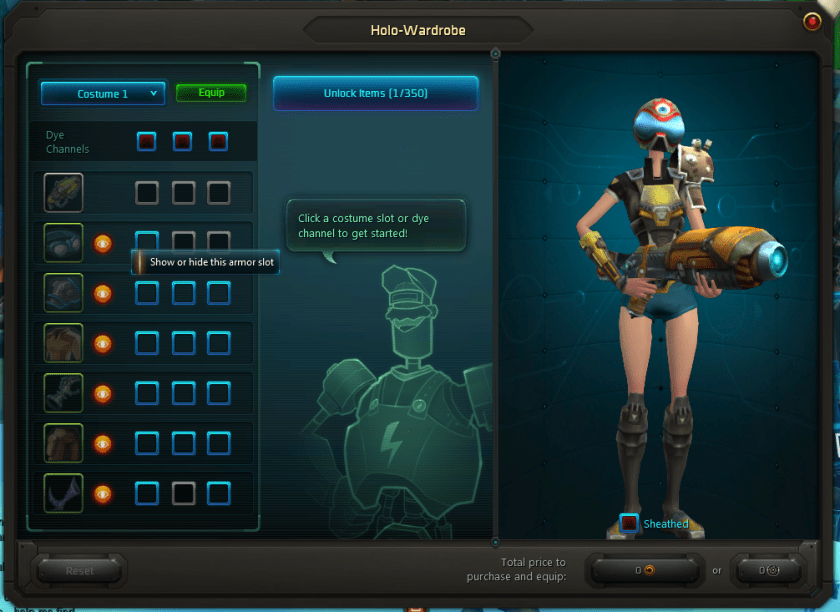Open the Costume 1 dropdown
This screenshot has height=612, width=840.
102,94
